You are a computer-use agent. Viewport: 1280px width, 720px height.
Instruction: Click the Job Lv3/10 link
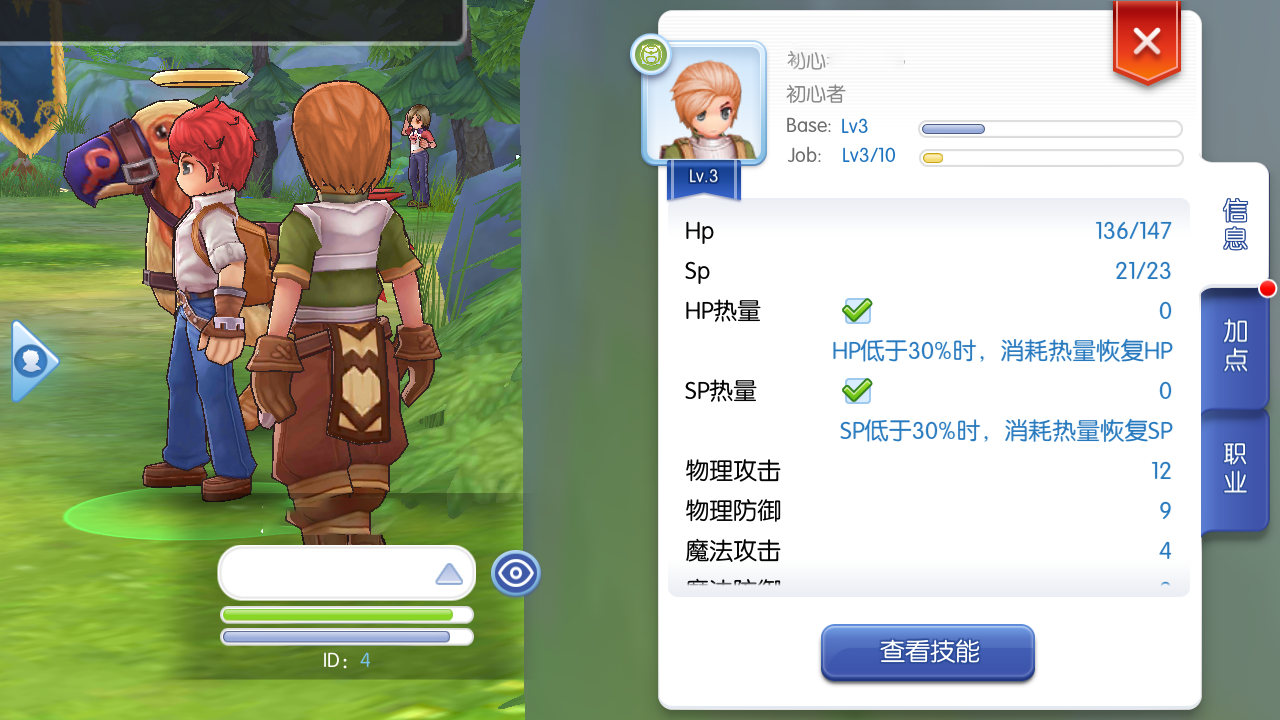click(868, 155)
